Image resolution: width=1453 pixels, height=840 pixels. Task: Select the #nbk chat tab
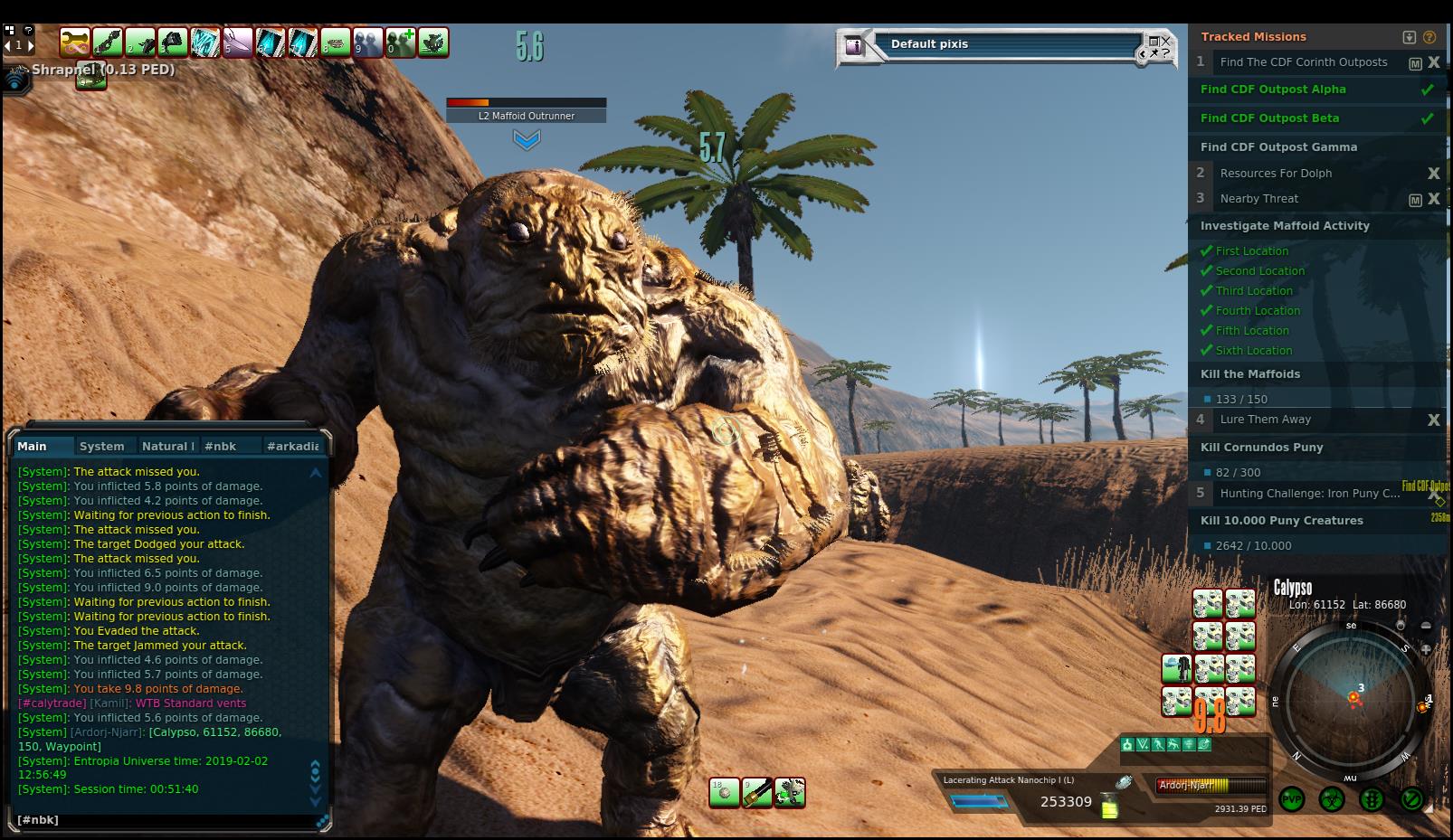220,446
